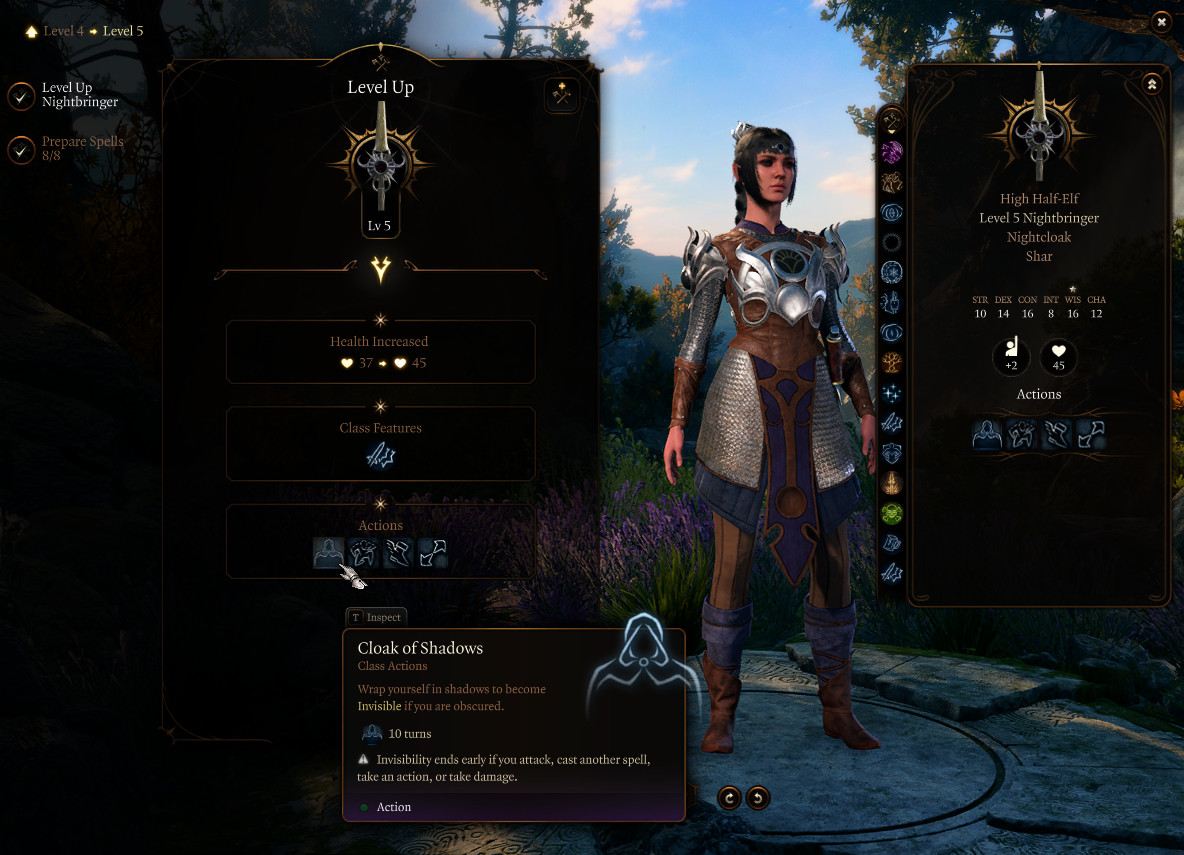Open the purple swirl feature icon

click(x=891, y=152)
